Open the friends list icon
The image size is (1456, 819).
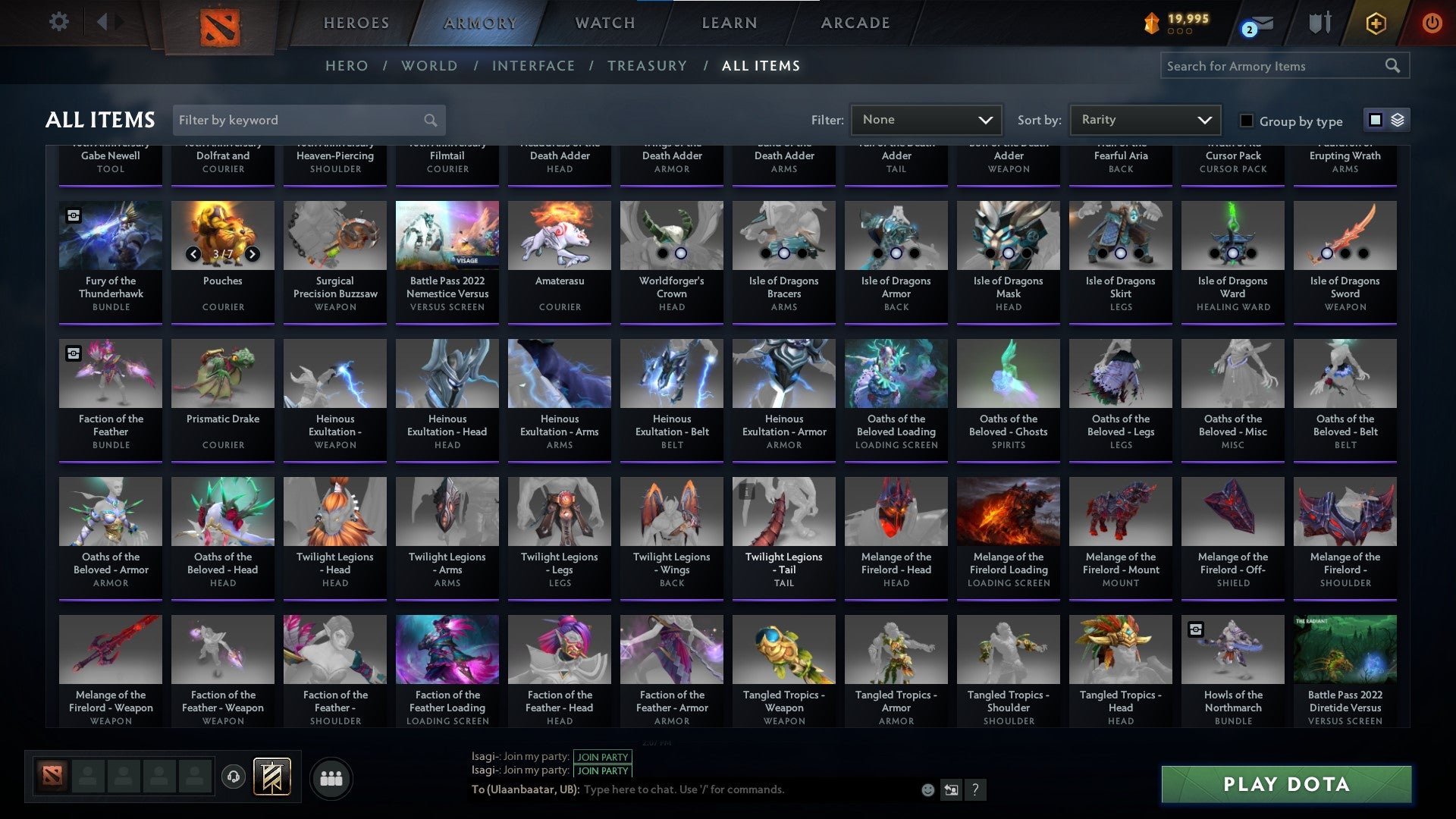tap(331, 777)
